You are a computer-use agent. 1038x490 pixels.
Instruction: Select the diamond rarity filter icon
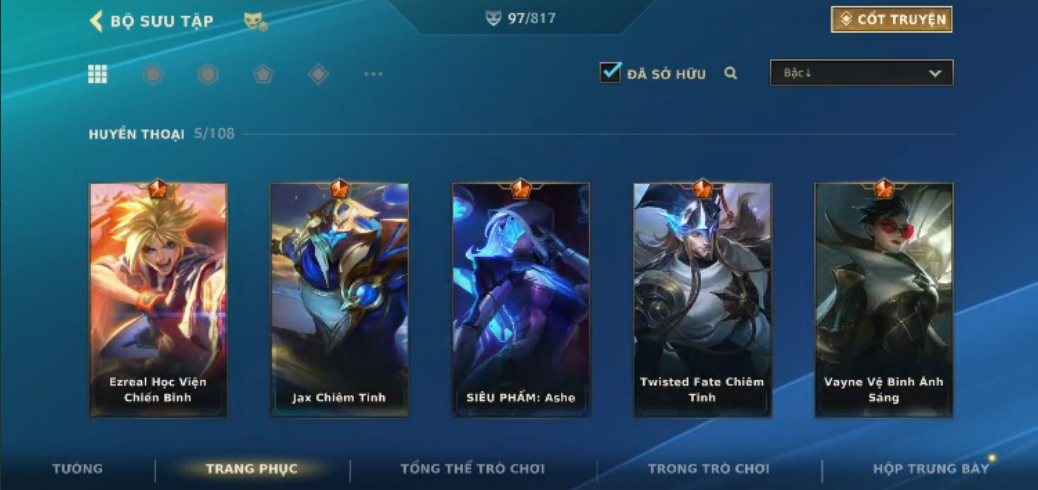click(318, 74)
